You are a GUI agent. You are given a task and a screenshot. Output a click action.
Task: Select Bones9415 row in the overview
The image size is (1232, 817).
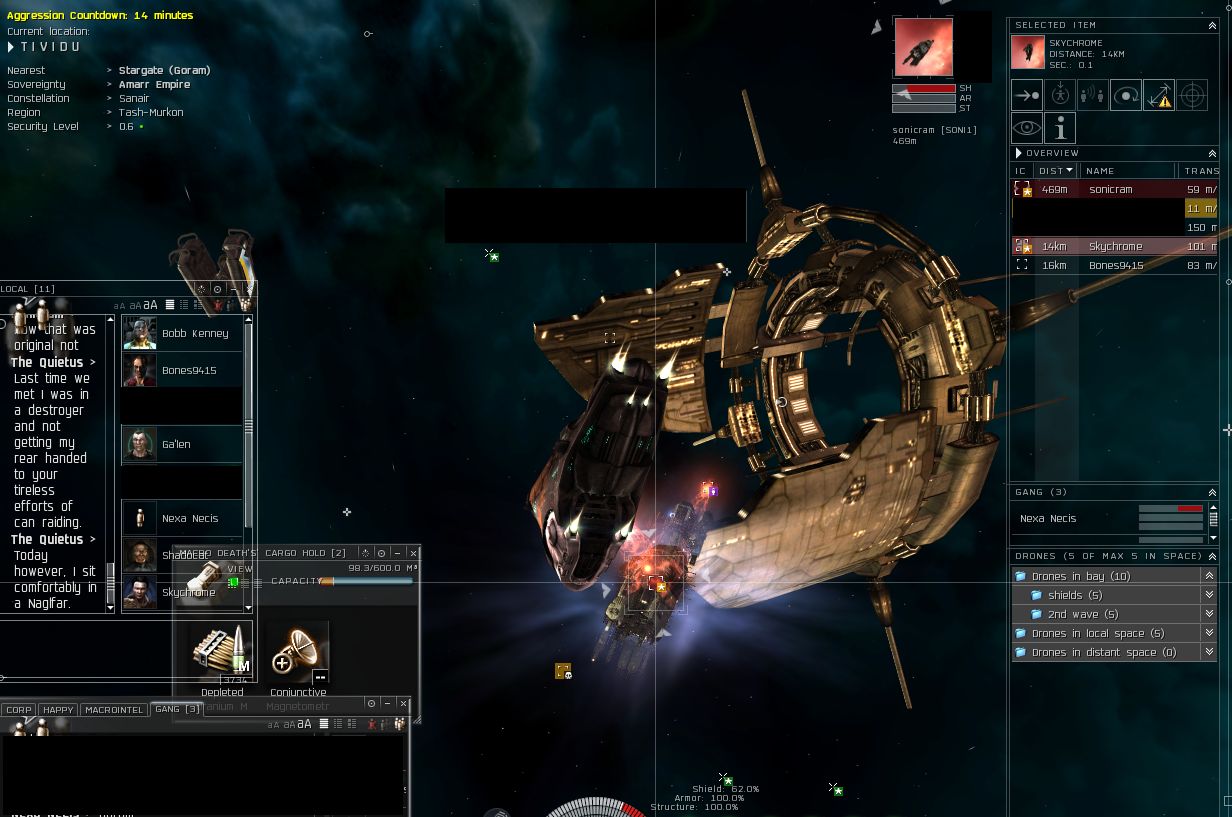coord(1115,265)
